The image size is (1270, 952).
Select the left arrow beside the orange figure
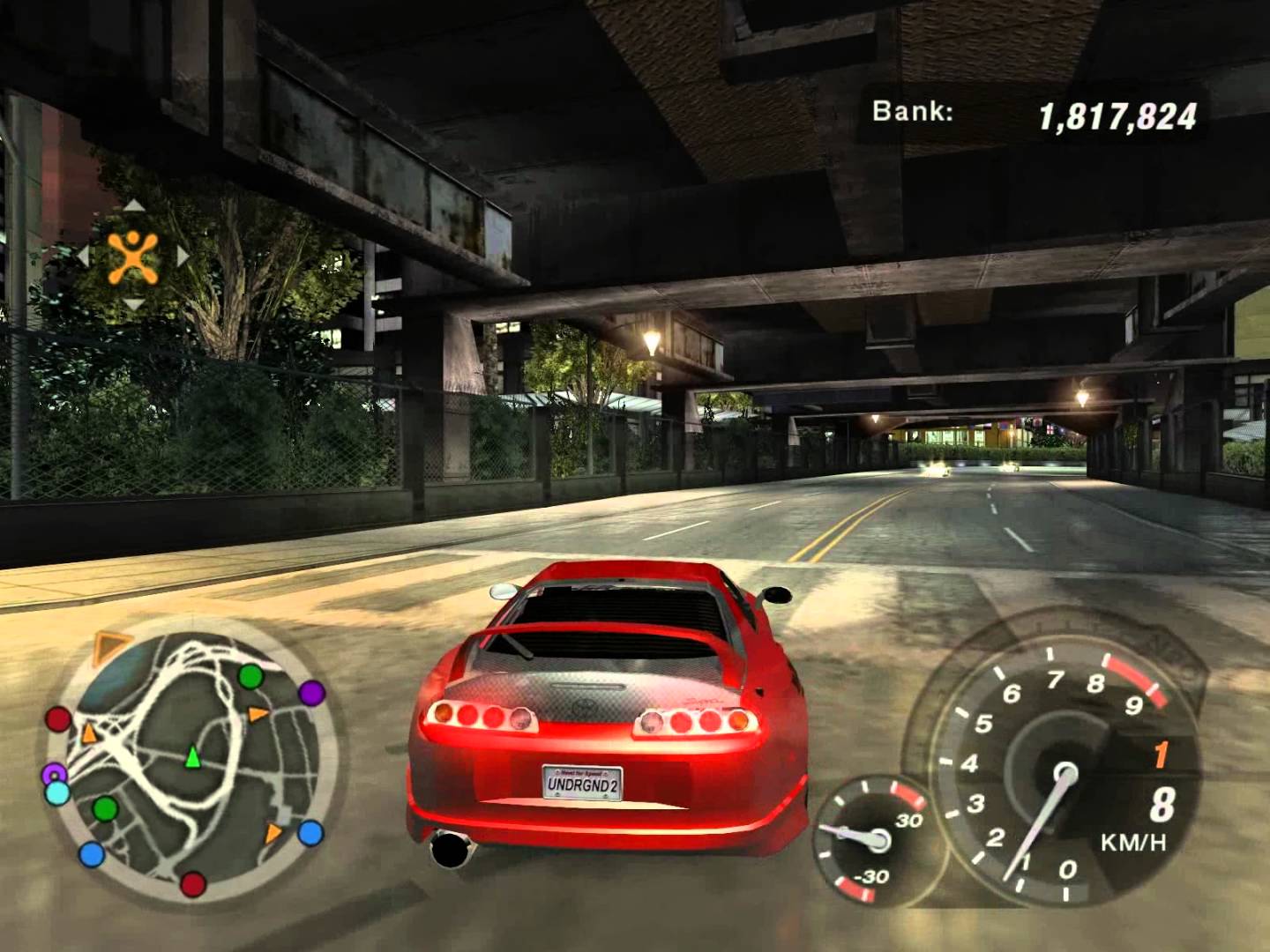[83, 257]
